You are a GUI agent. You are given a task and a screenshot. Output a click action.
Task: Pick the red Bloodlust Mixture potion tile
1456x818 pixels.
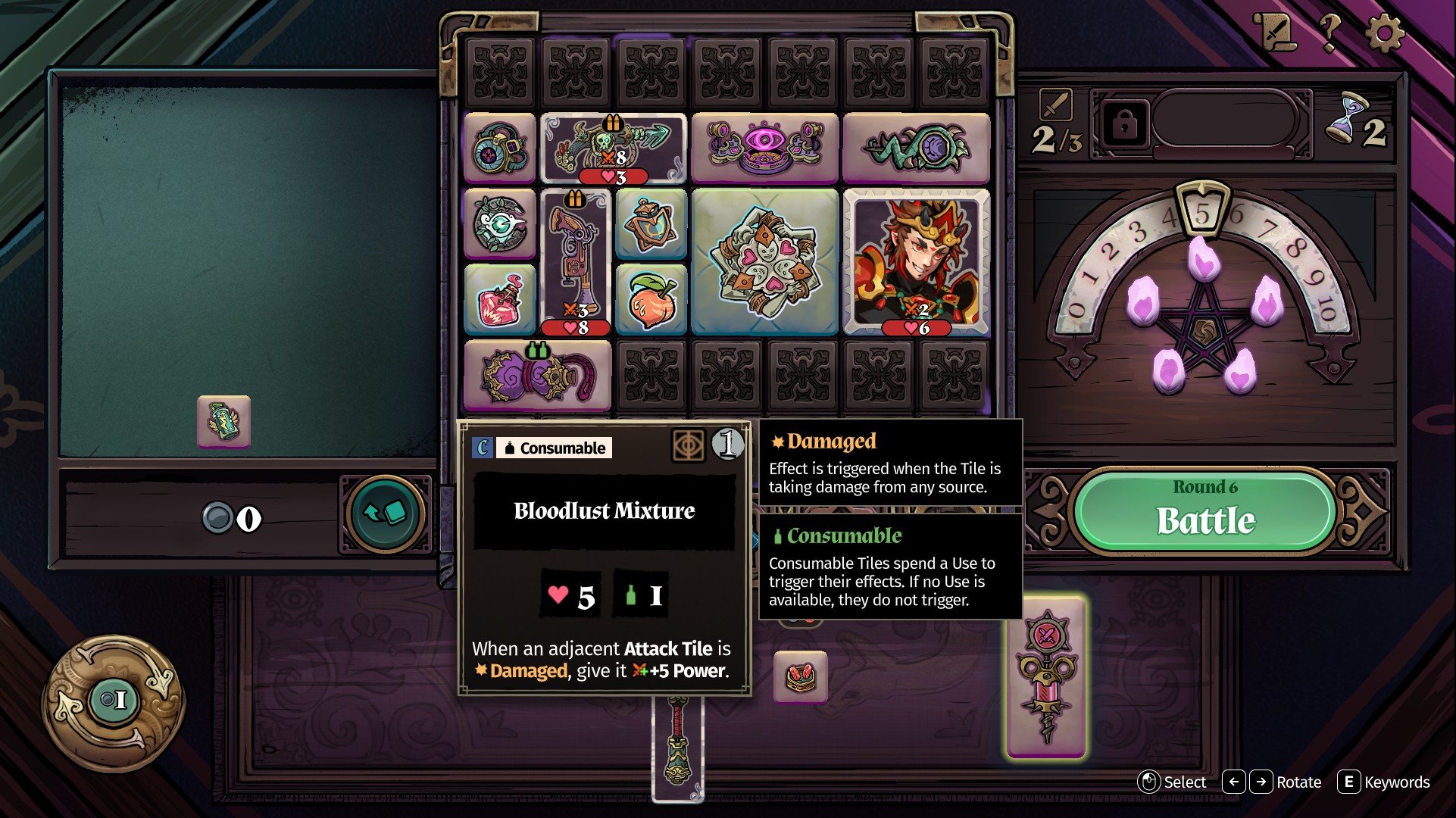click(x=499, y=299)
